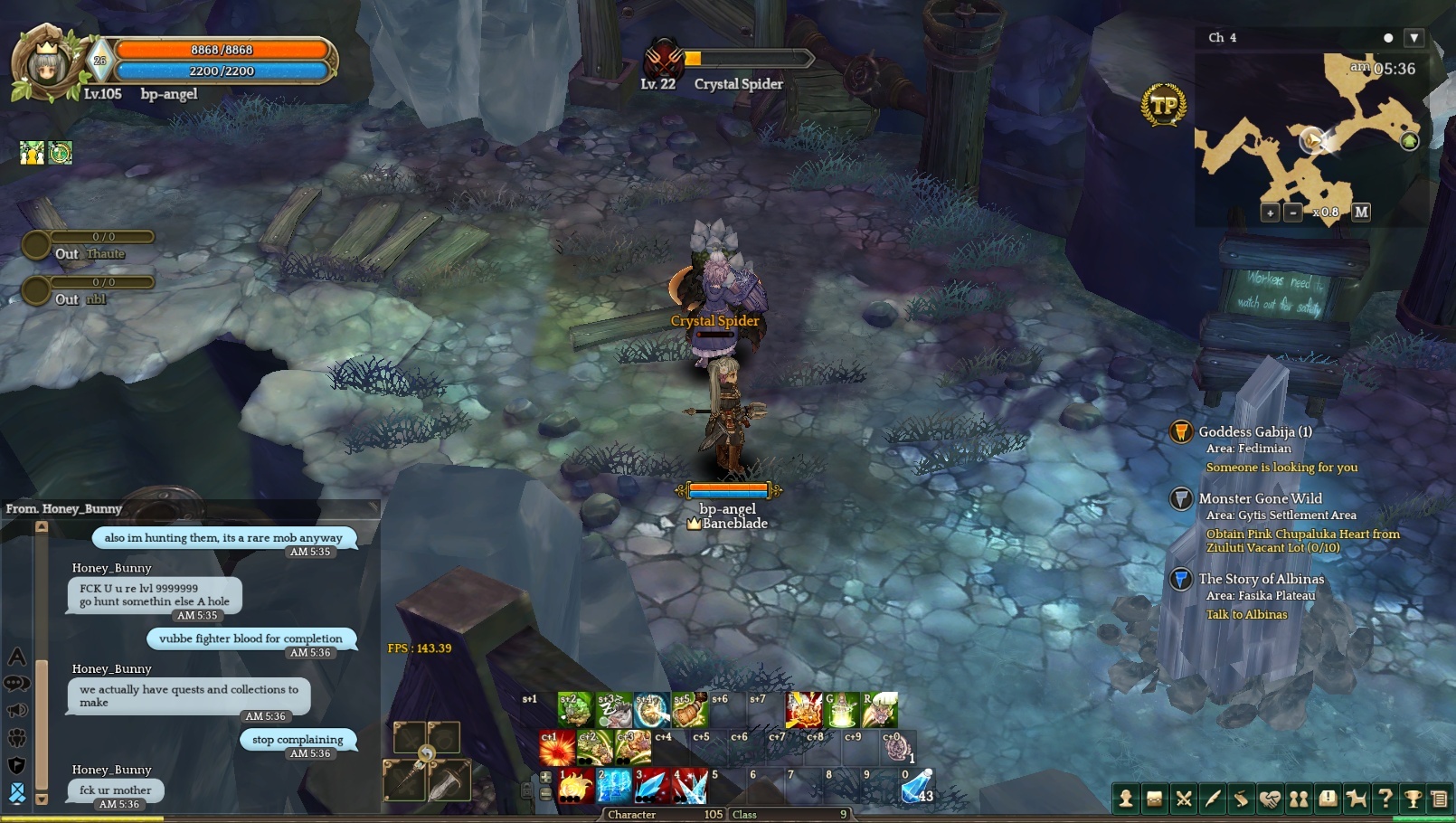
Task: Use the blue potion in slot 0
Action: [x=916, y=787]
